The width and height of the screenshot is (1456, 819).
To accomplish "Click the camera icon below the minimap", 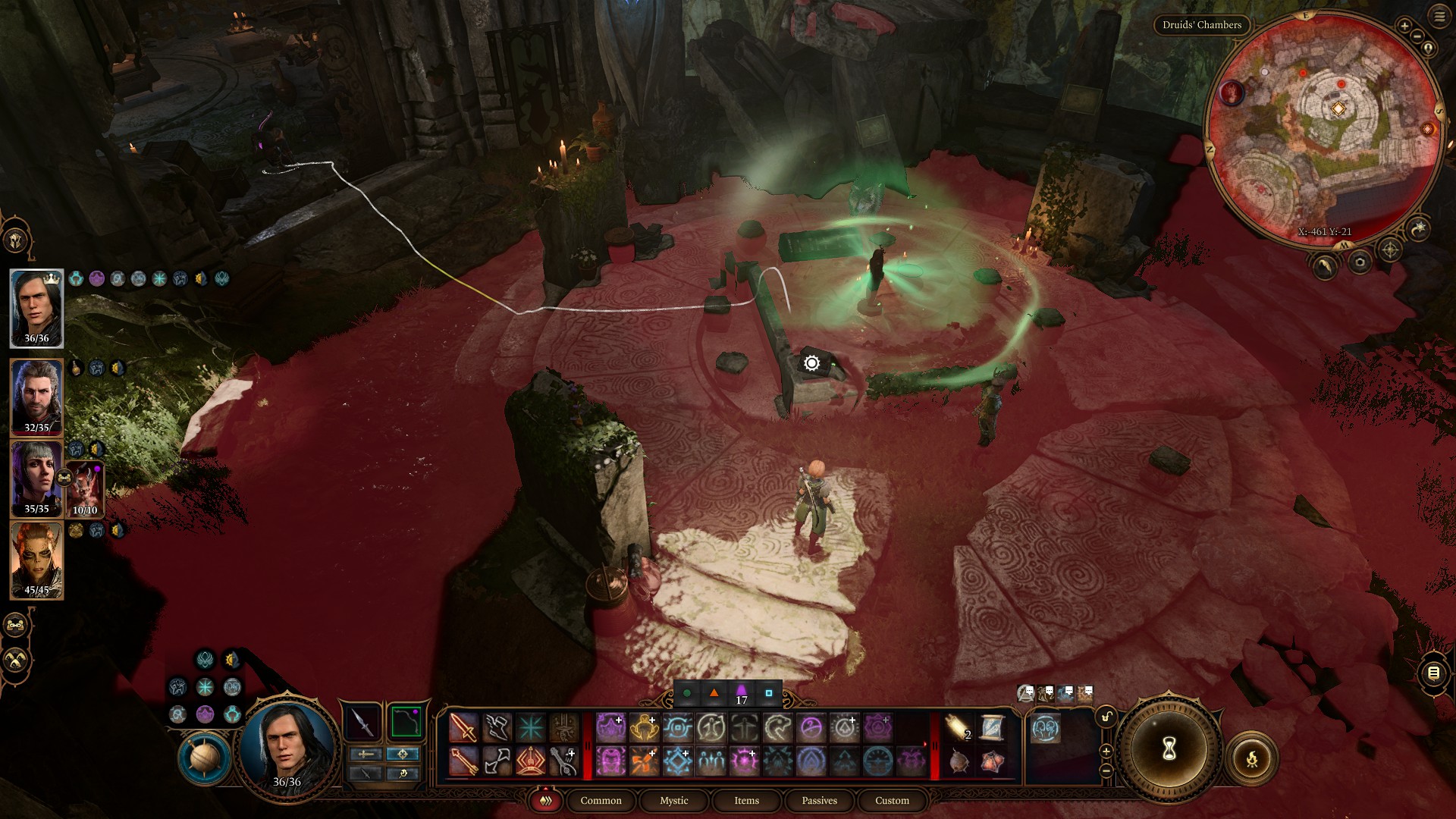I will 1360,262.
